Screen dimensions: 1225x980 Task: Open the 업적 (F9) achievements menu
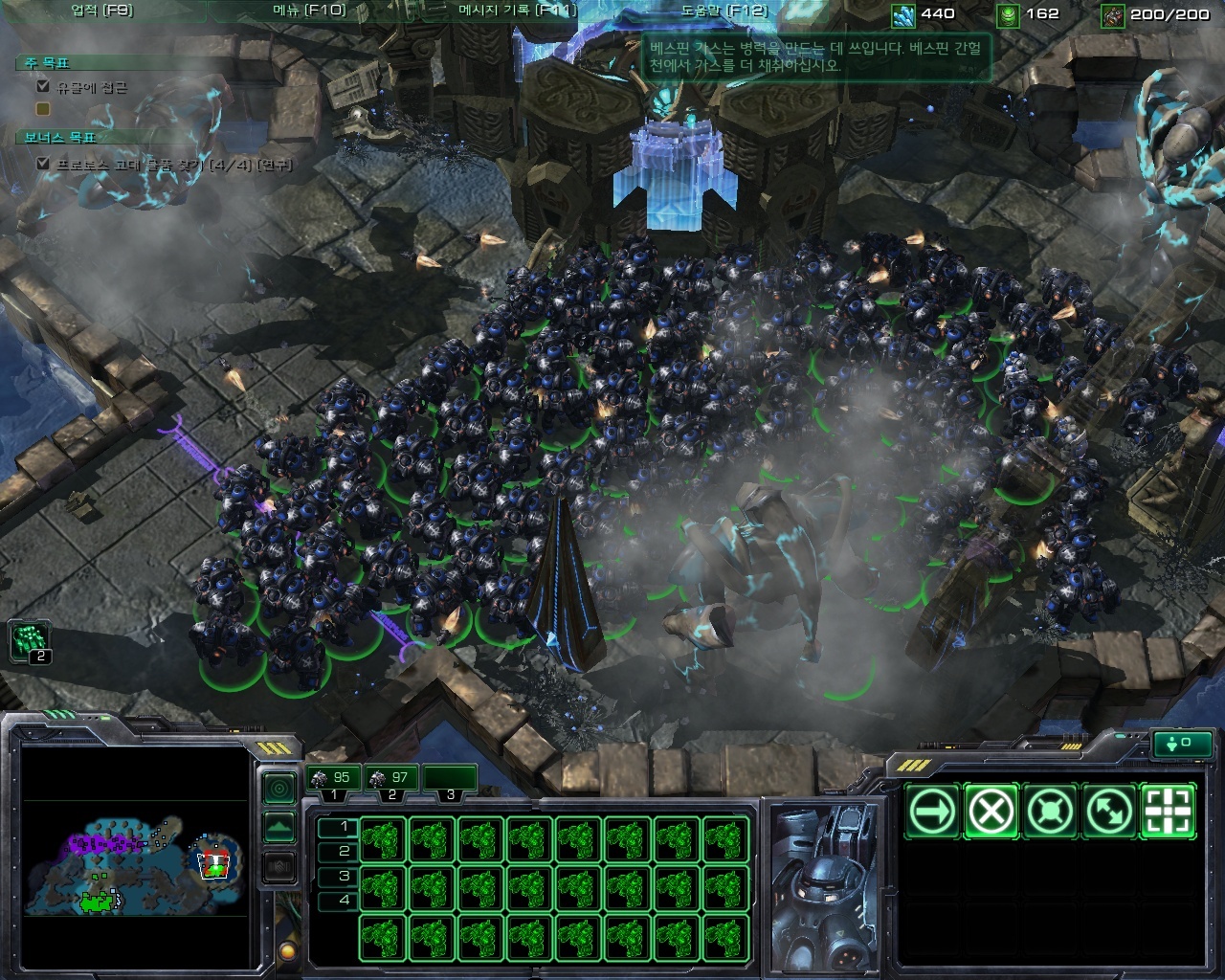(102, 11)
